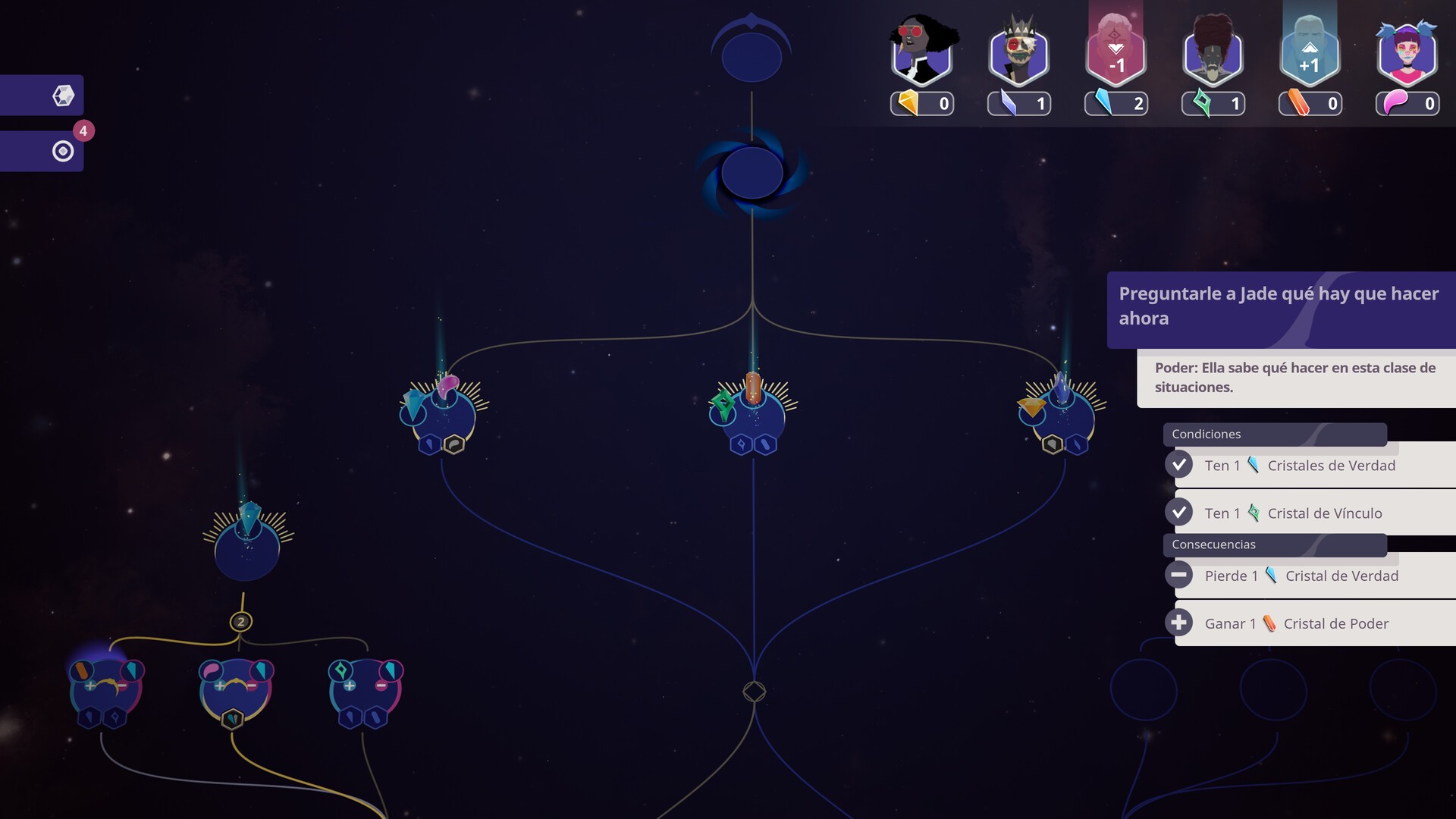Click the checkmark for Ten 1 Cristal de Vínculo

click(x=1180, y=512)
